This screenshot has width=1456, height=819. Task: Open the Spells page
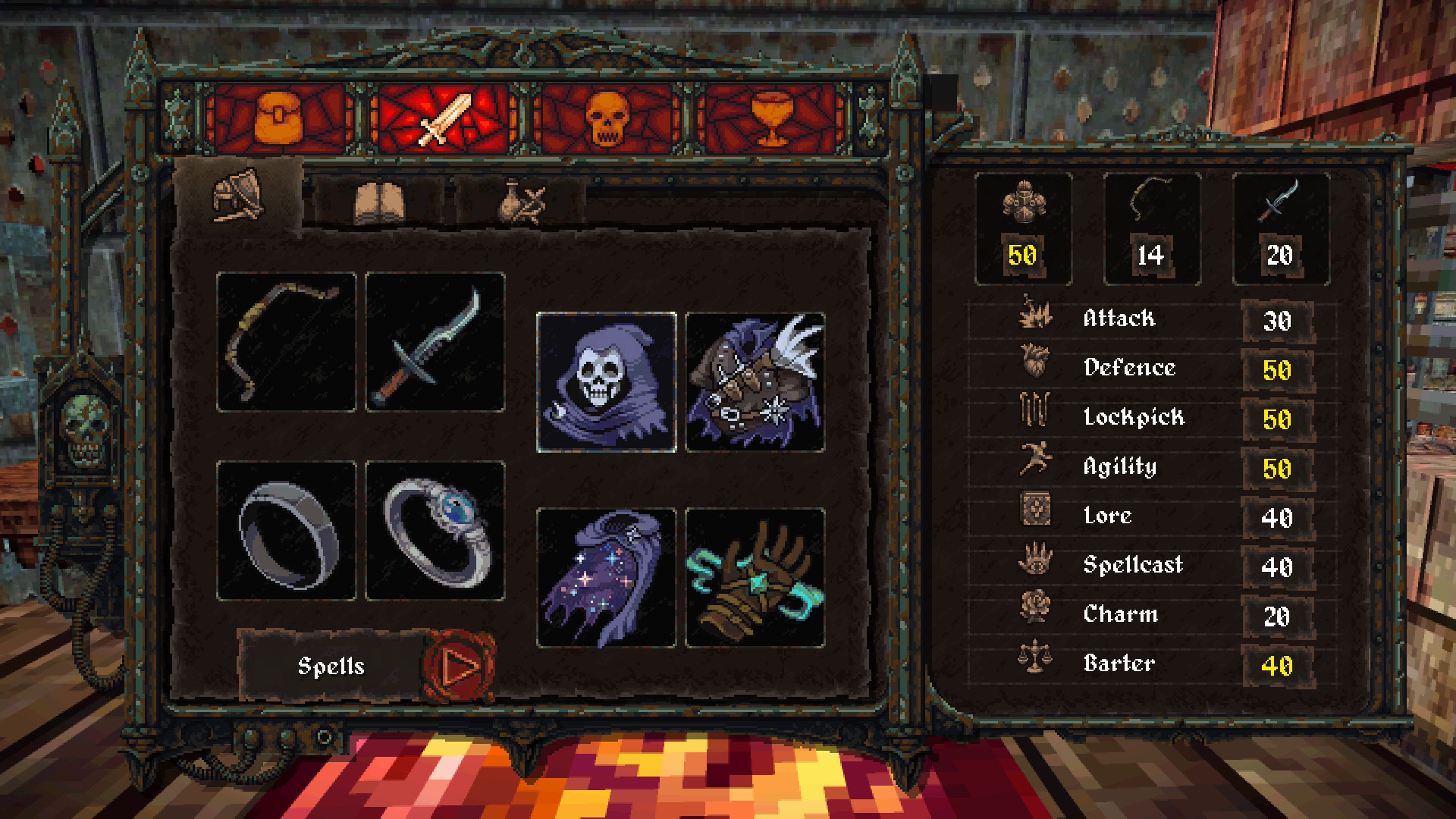[331, 666]
